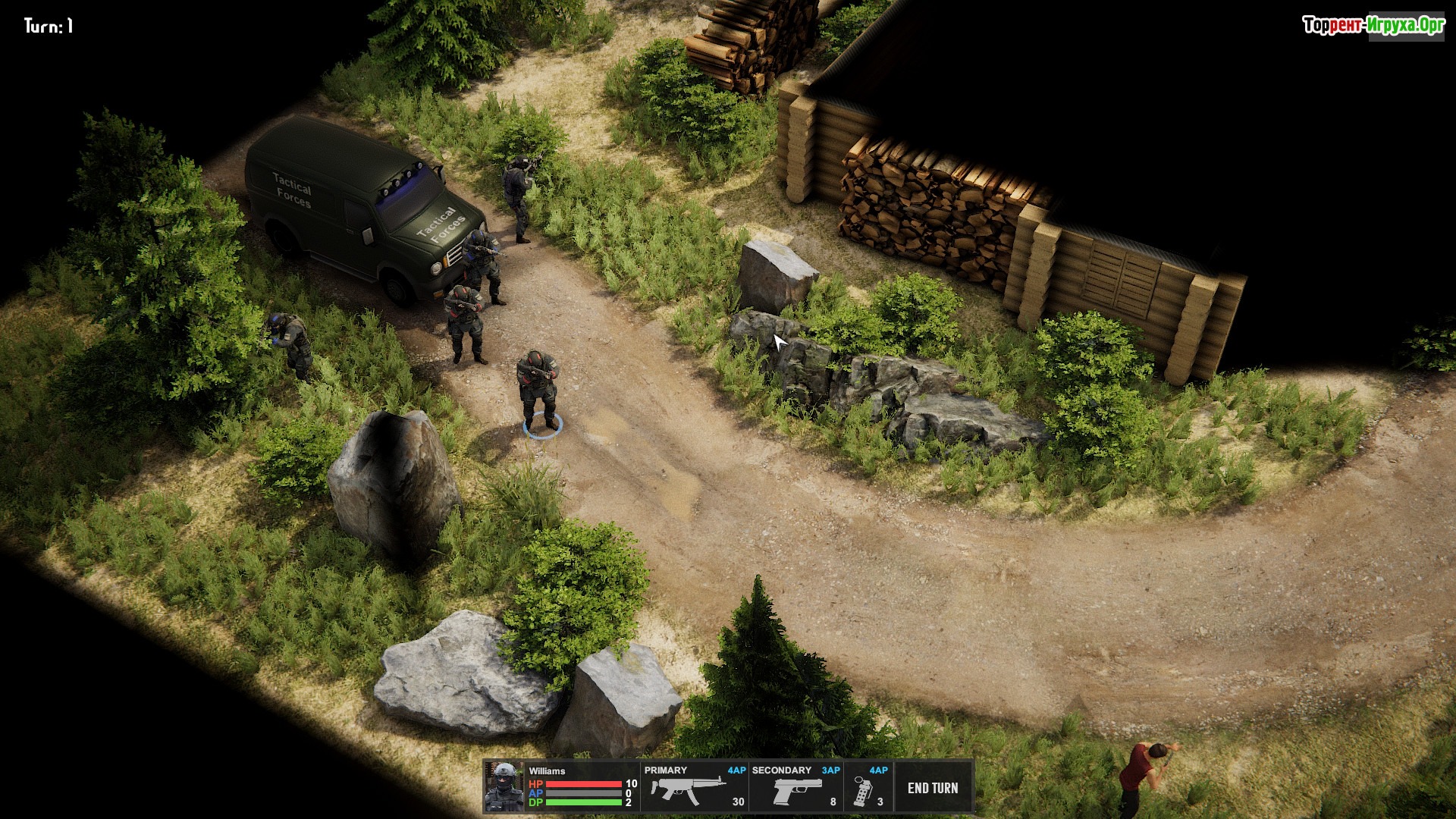1456x819 pixels.
Task: Select the primary submachine gun weapon
Action: coord(694,788)
